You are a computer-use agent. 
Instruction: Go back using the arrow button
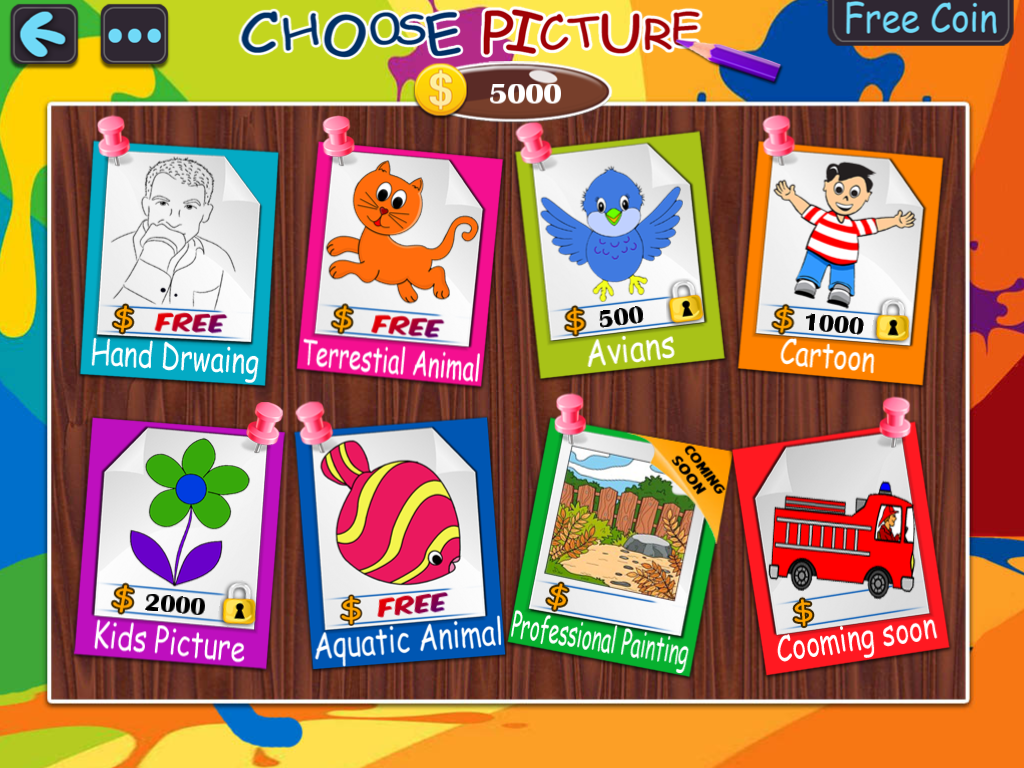click(x=44, y=35)
